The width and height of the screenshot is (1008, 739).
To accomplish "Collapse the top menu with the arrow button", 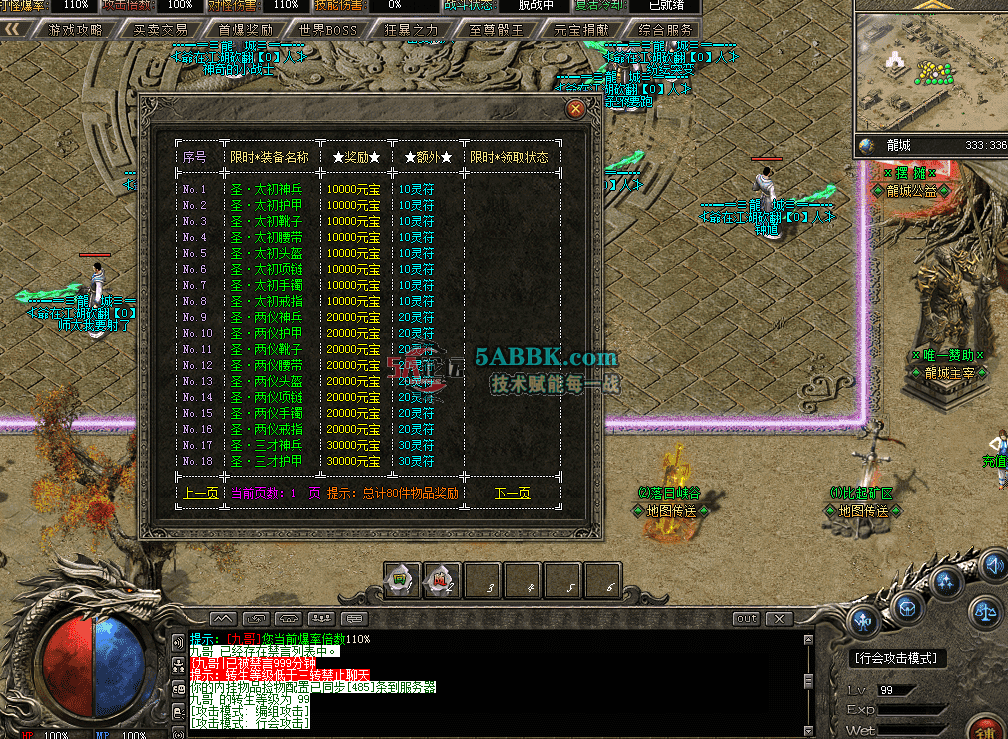I will 16,30.
